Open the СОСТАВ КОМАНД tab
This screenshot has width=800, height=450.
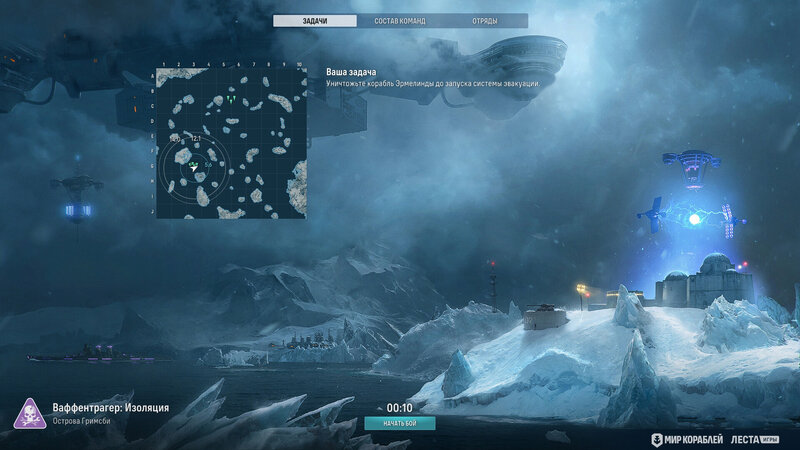400,20
